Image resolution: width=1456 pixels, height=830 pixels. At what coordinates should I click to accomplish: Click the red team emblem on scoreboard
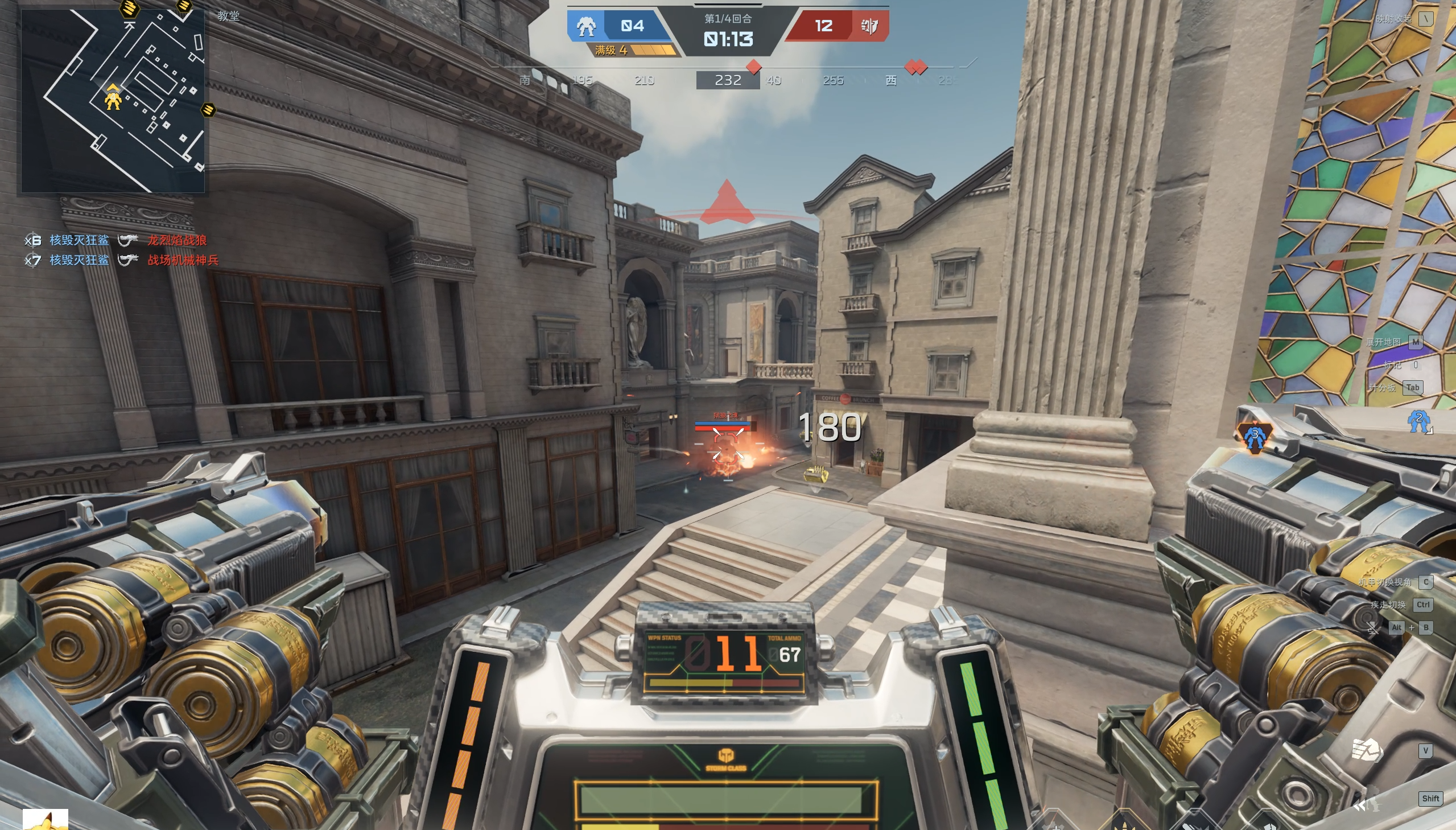tap(869, 26)
